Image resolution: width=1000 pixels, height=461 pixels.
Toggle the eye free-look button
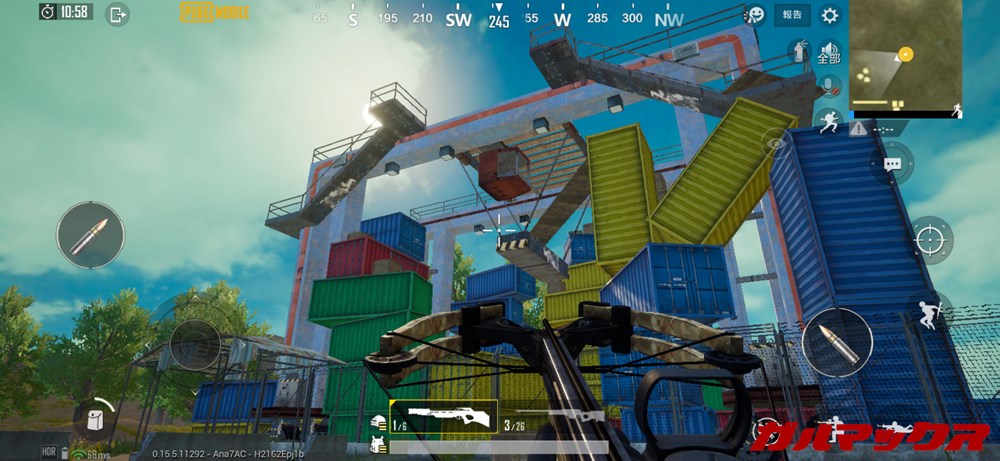(776, 145)
